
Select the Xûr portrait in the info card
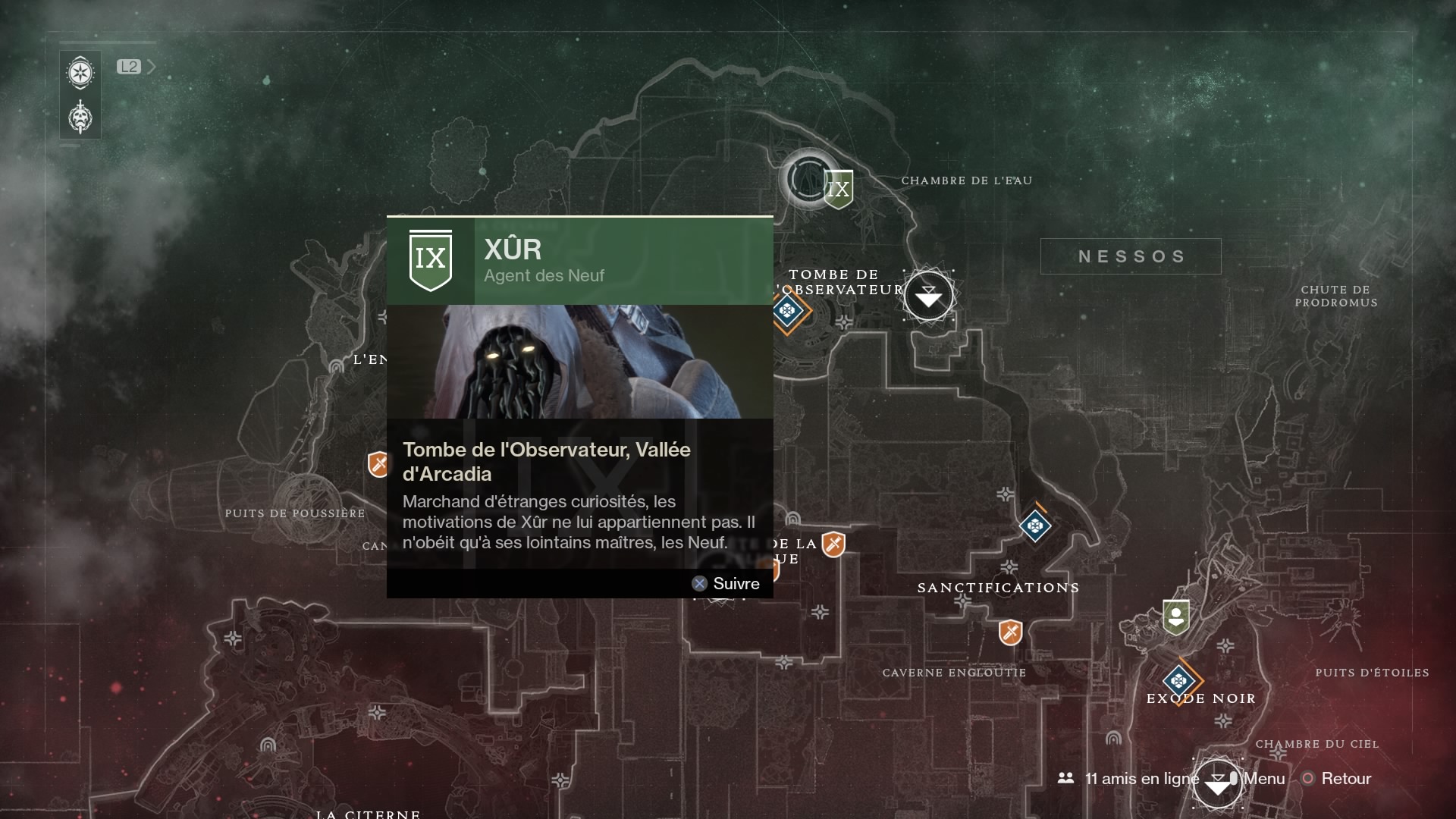click(580, 362)
